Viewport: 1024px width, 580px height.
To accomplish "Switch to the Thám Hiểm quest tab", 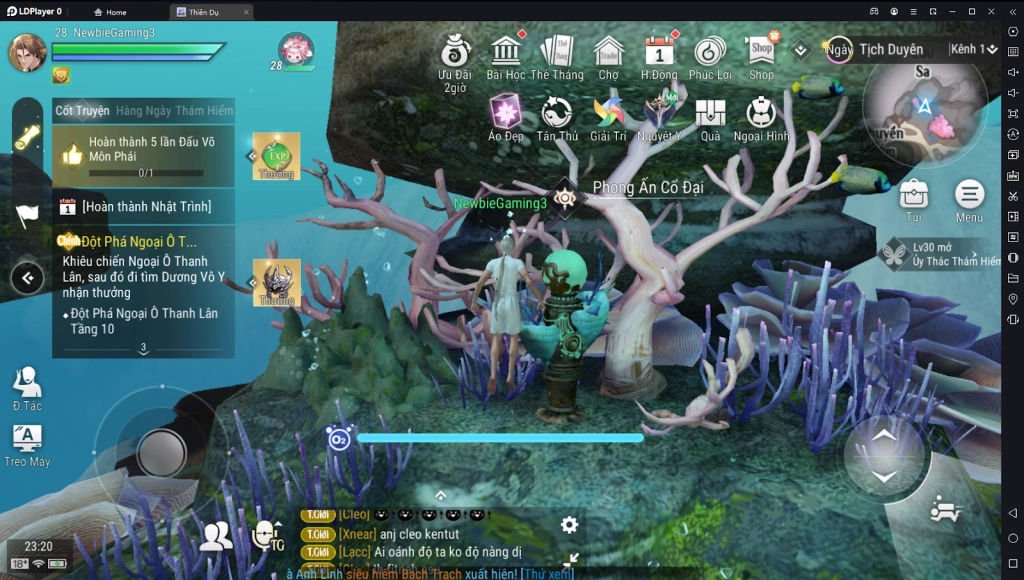I will pyautogui.click(x=204, y=111).
